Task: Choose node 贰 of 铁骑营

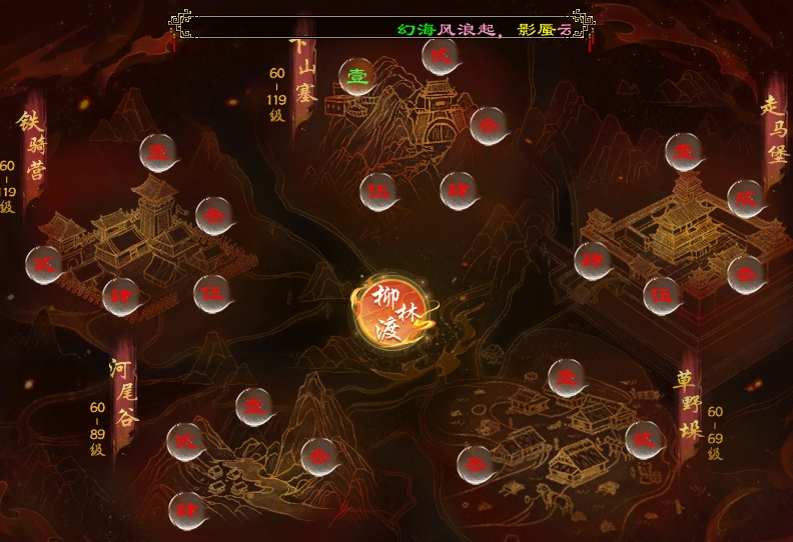Action: click(x=45, y=264)
